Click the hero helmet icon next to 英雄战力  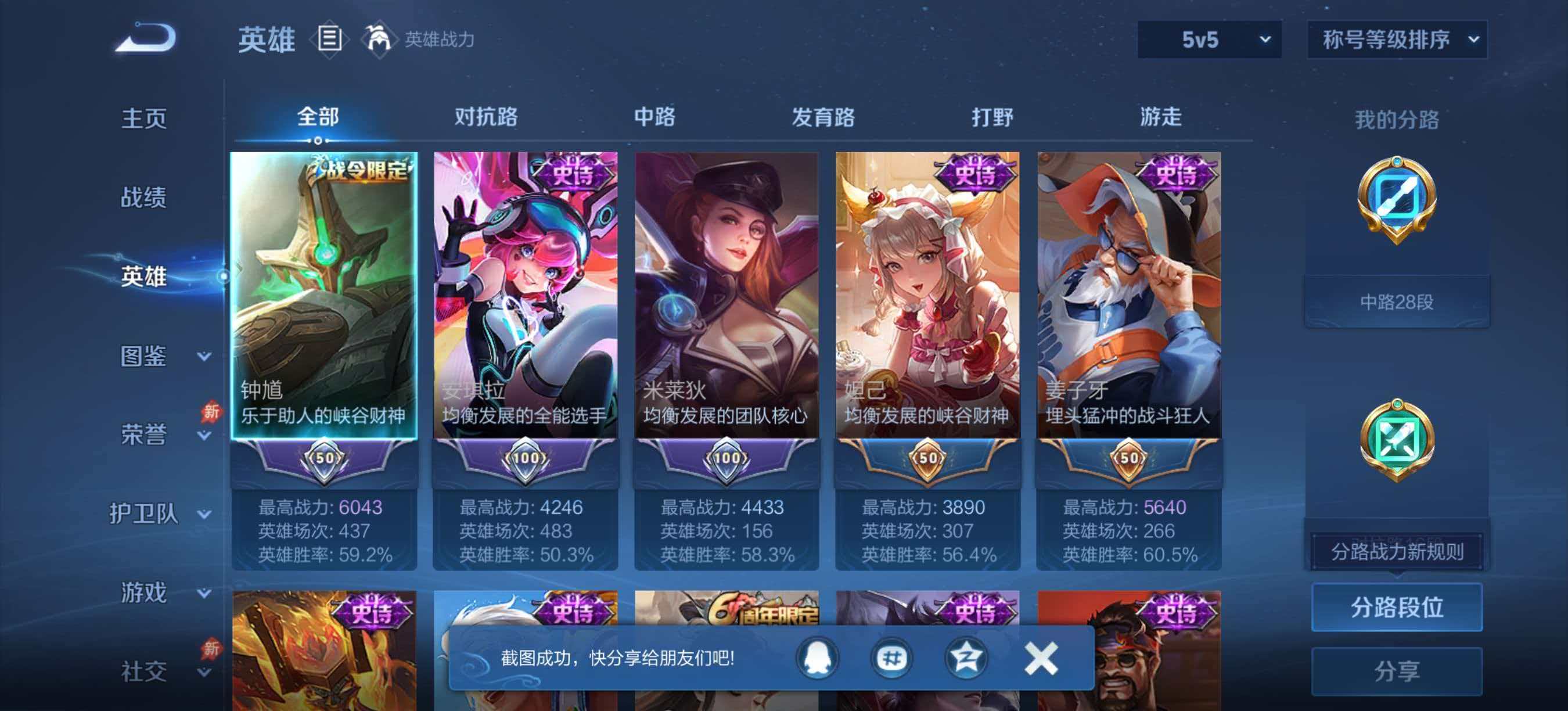pyautogui.click(x=378, y=39)
